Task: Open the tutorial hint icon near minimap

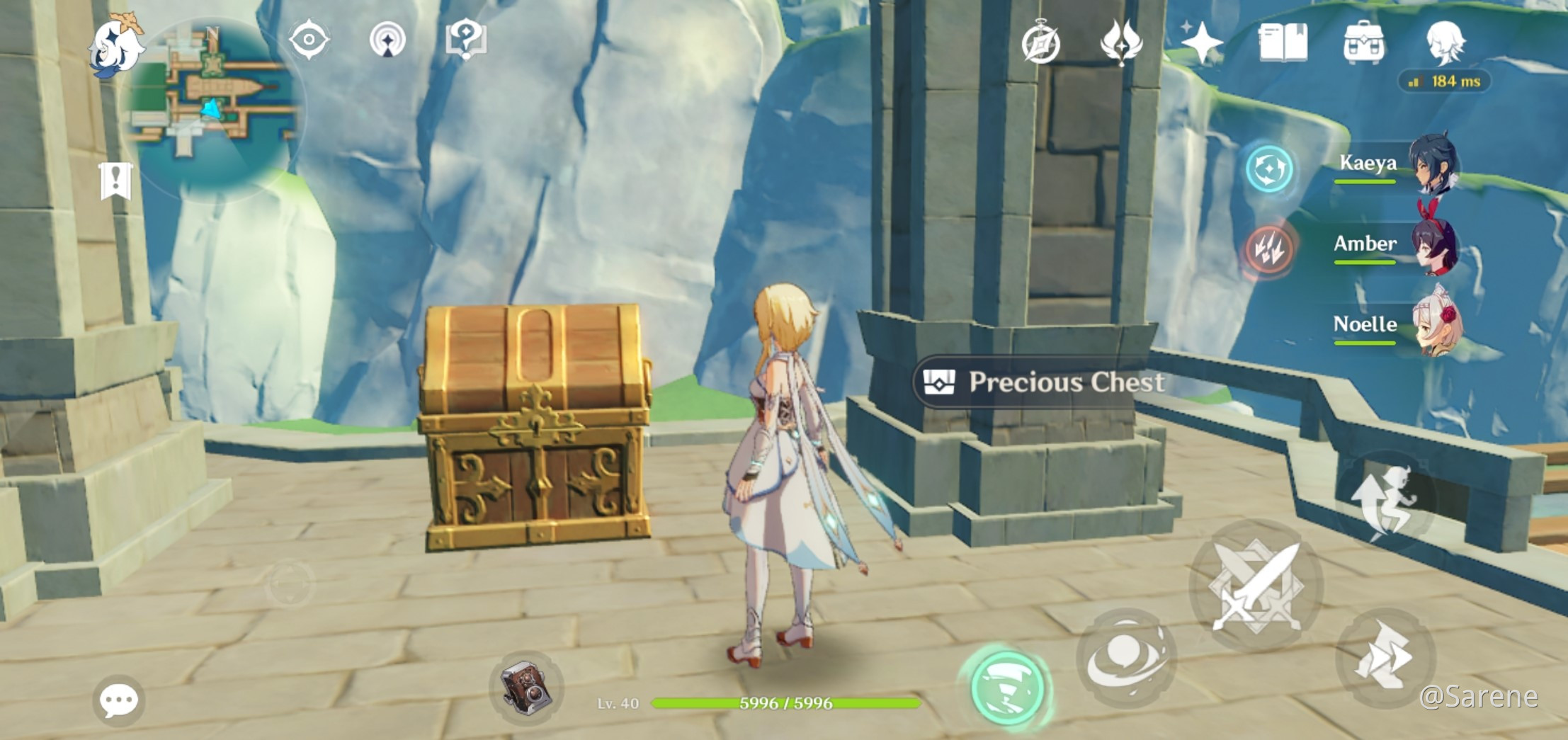Action: [469, 40]
